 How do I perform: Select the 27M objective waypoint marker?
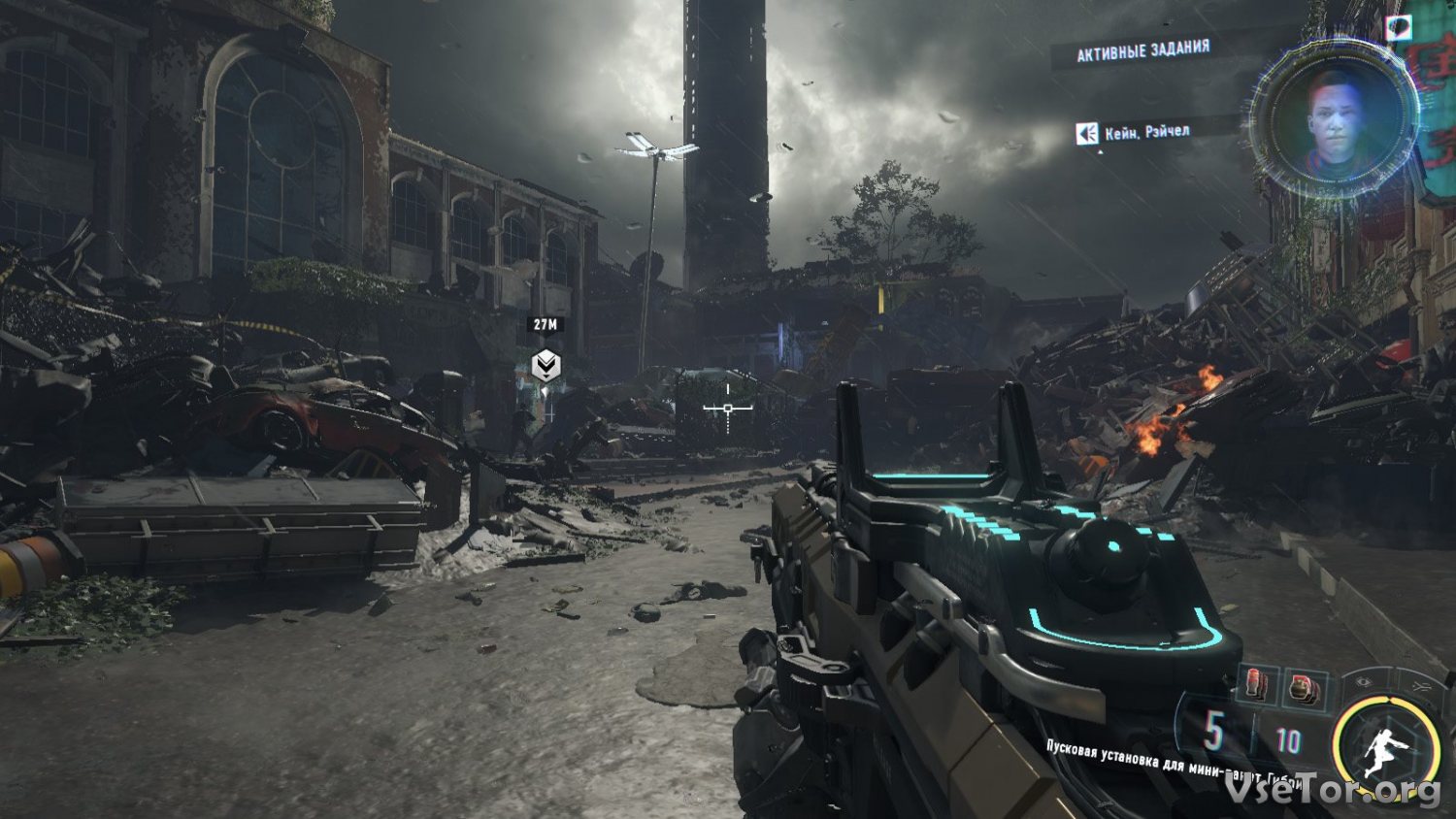tap(546, 366)
